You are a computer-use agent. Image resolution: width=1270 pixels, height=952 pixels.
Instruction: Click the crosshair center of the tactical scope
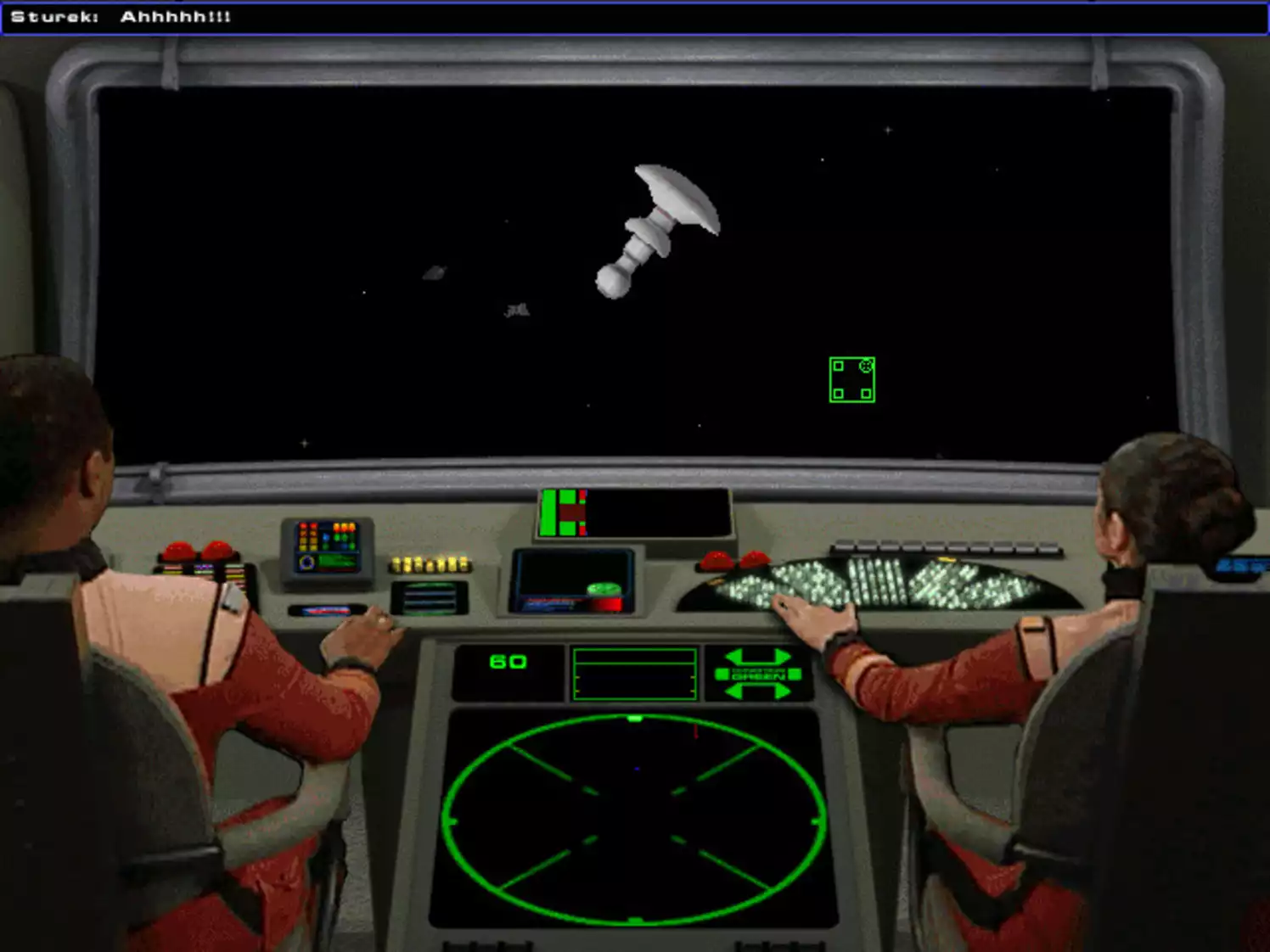point(635,818)
